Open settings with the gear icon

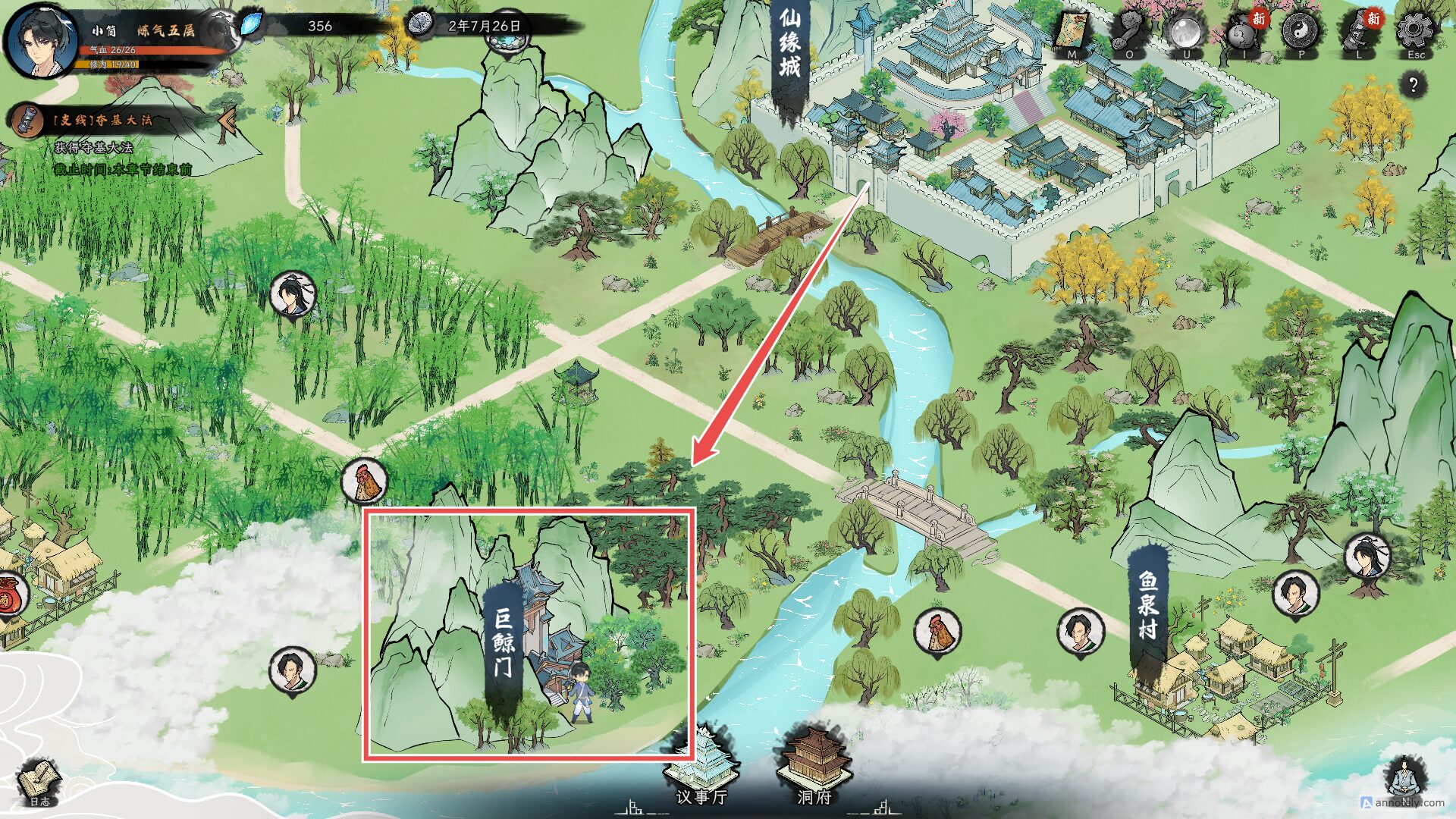(1415, 32)
